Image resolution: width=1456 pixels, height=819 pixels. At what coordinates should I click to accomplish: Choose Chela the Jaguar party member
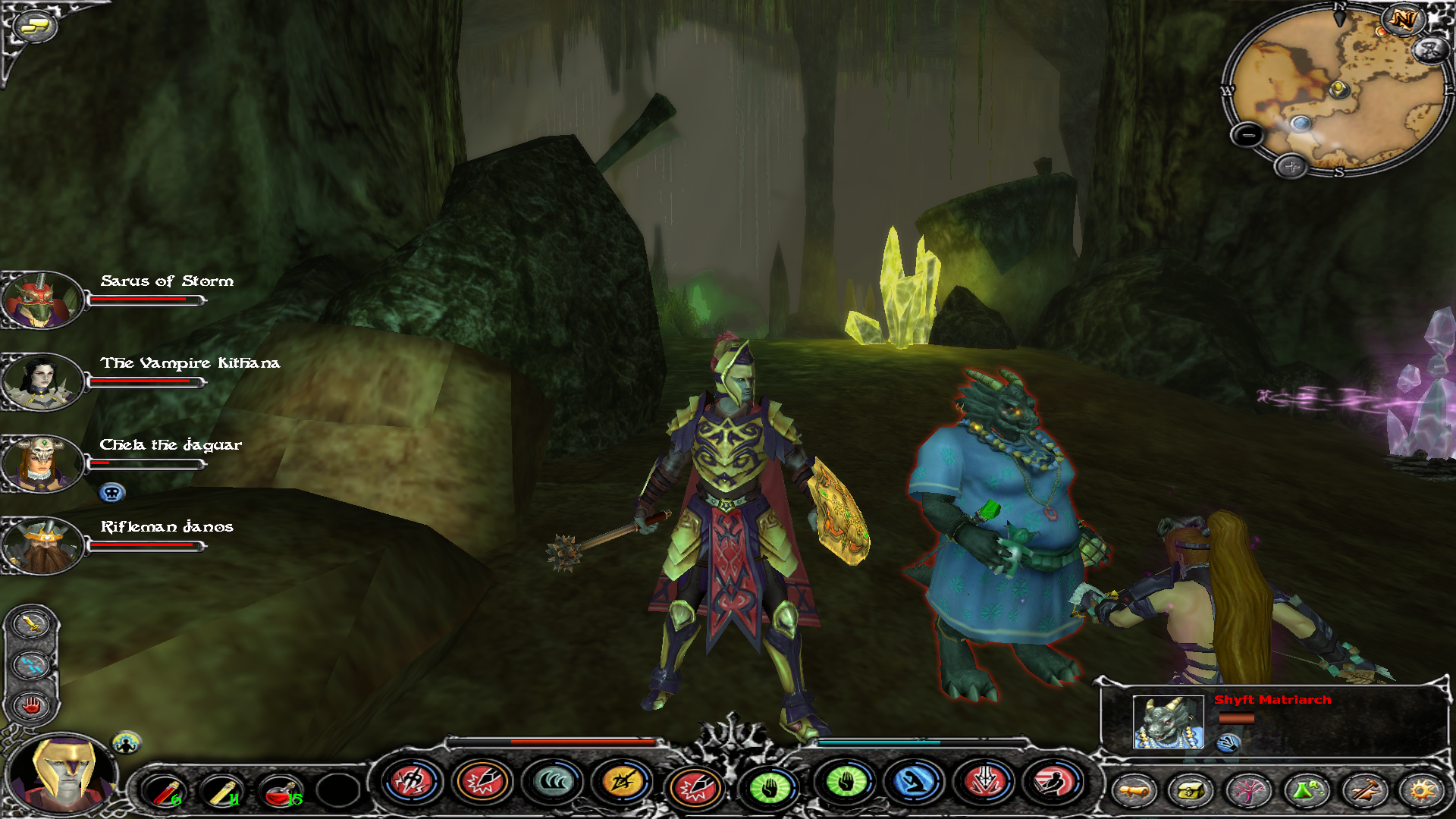point(42,464)
